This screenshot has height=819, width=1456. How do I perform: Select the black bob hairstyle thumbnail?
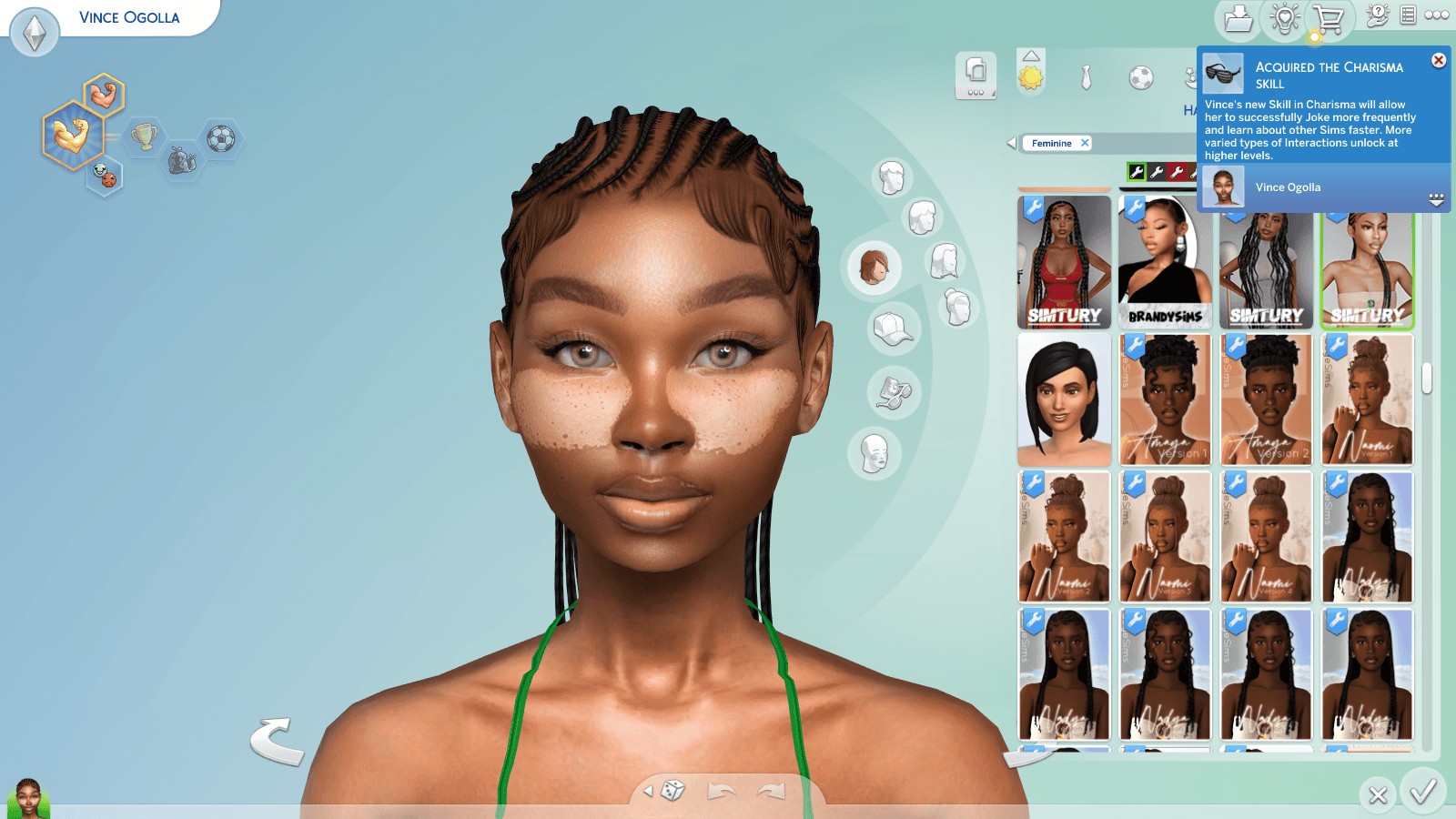1064,400
